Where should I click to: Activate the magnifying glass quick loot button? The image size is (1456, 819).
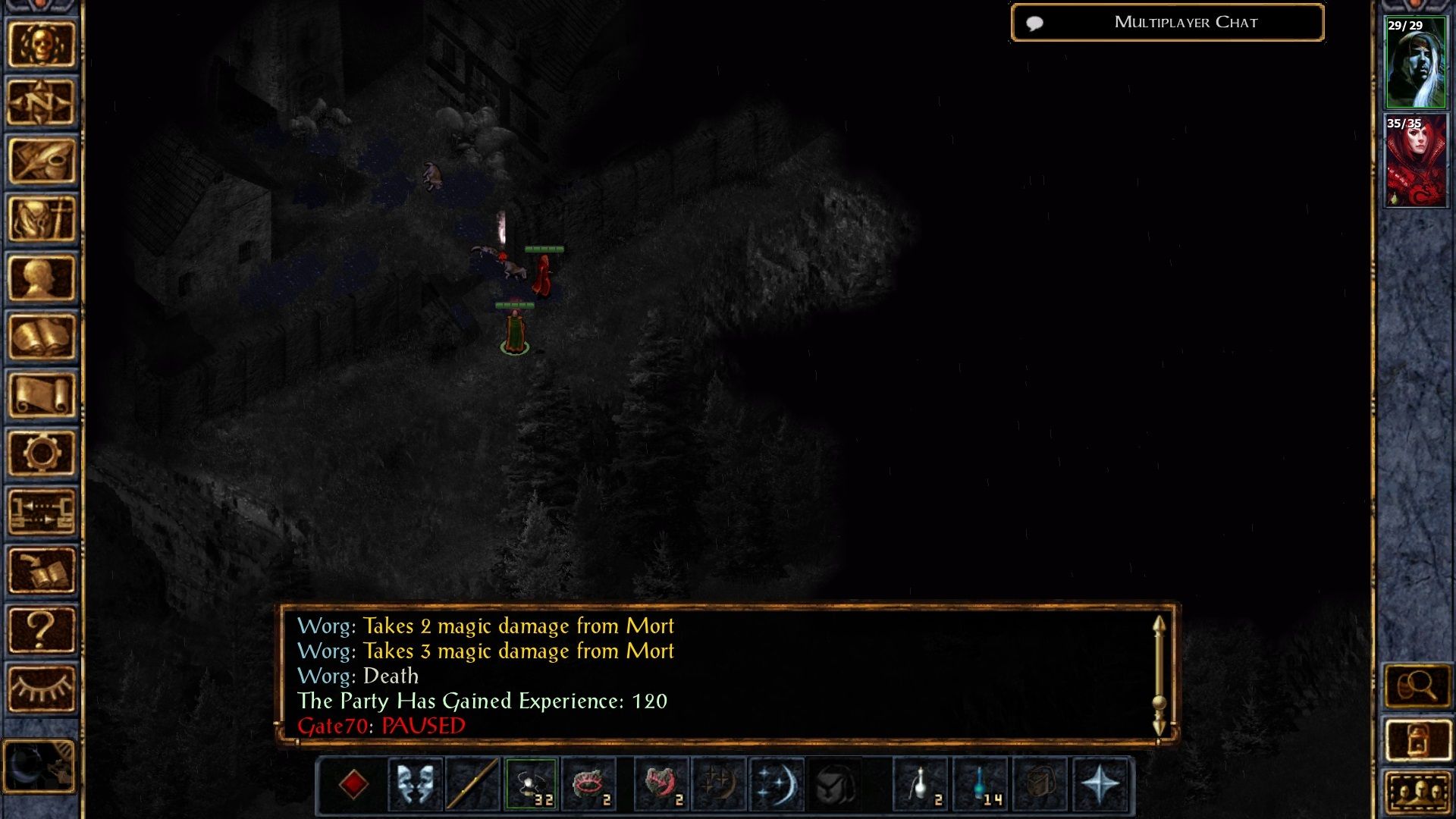tap(1417, 686)
